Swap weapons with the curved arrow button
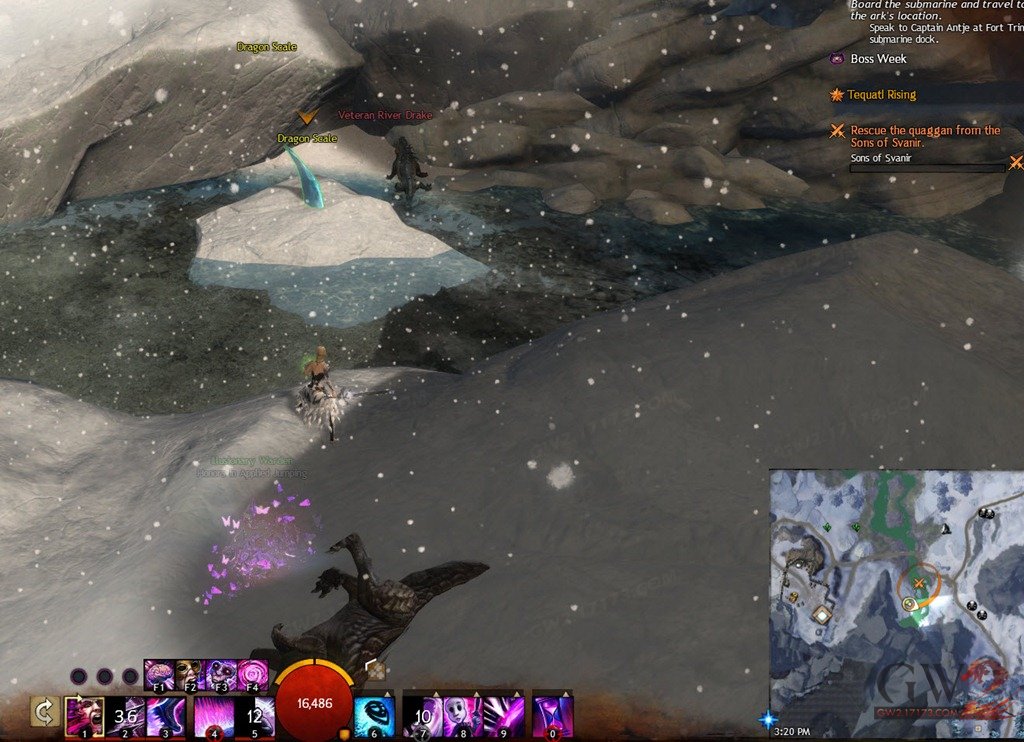Image resolution: width=1024 pixels, height=742 pixels. [43, 712]
